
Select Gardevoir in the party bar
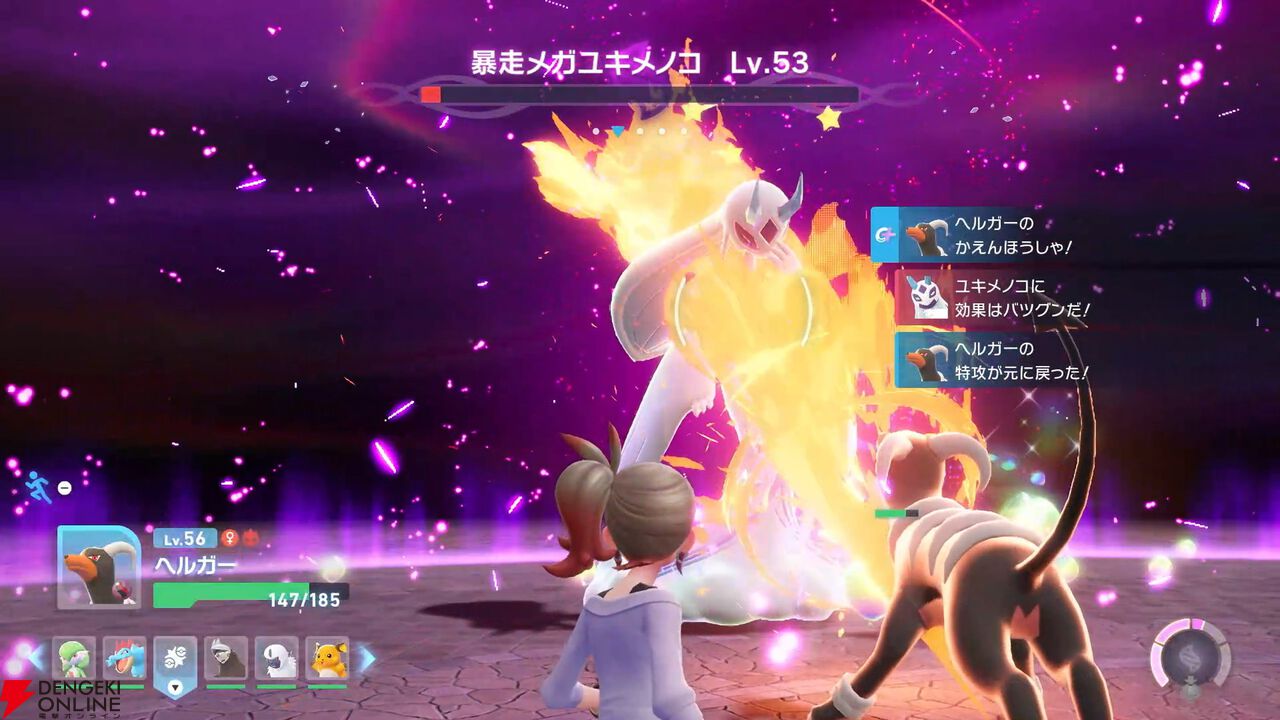pos(73,658)
